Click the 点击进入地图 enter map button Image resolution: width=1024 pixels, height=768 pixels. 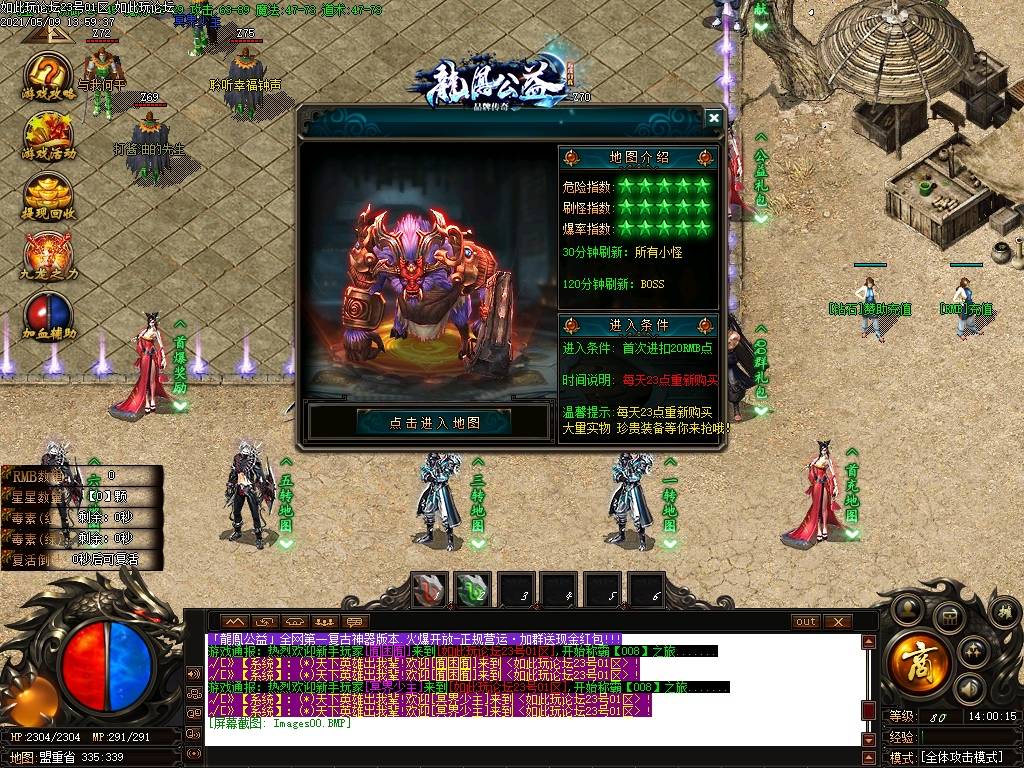[433, 423]
